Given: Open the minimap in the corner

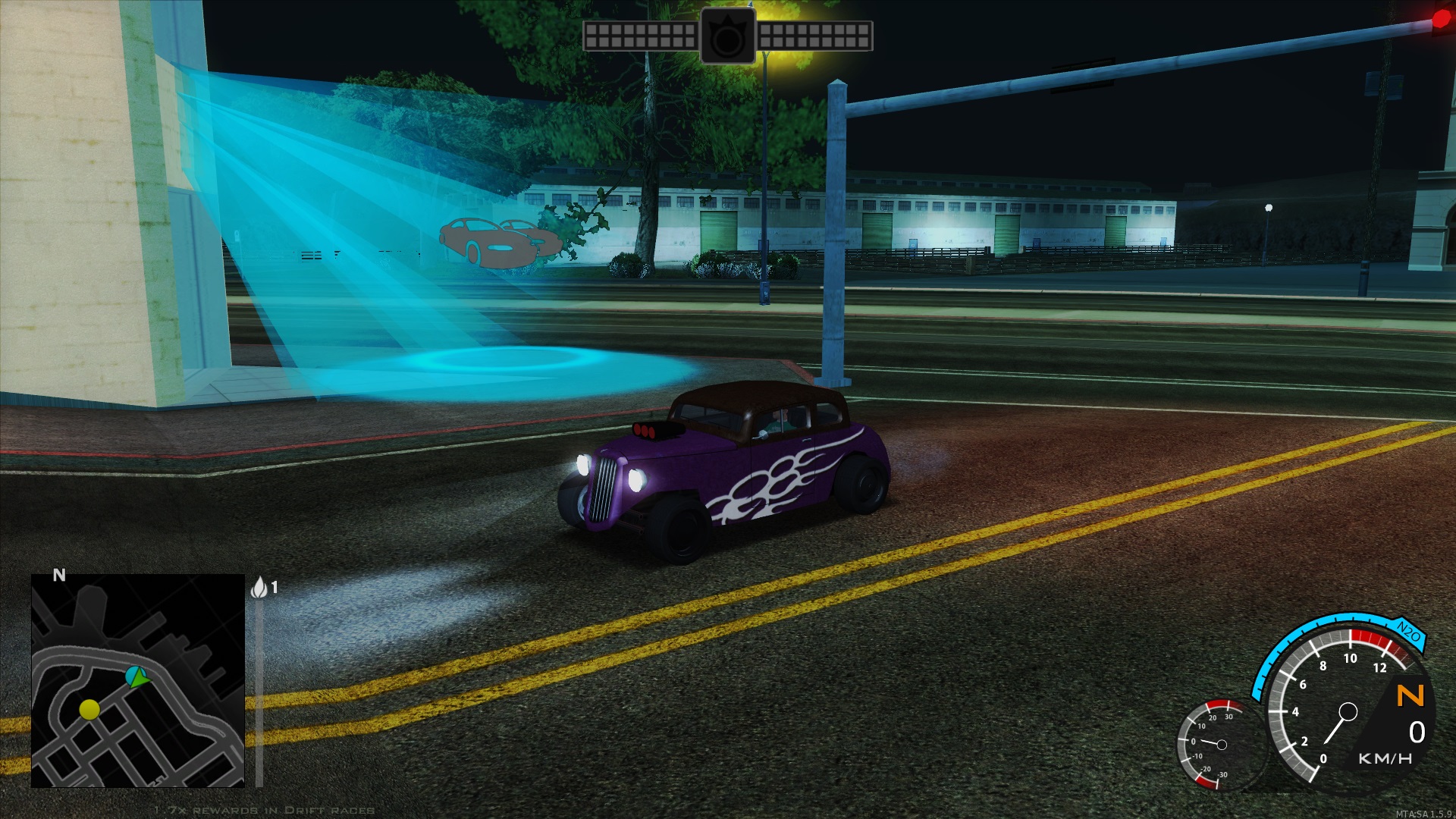Looking at the screenshot, I should (x=137, y=680).
